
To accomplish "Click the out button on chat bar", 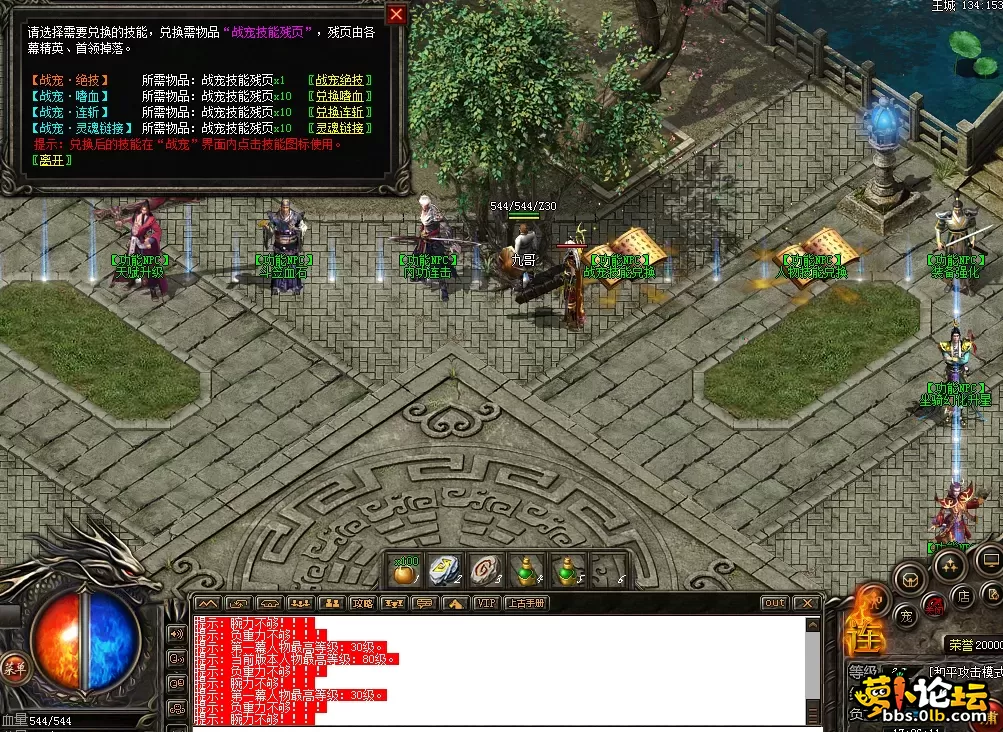I will [774, 603].
